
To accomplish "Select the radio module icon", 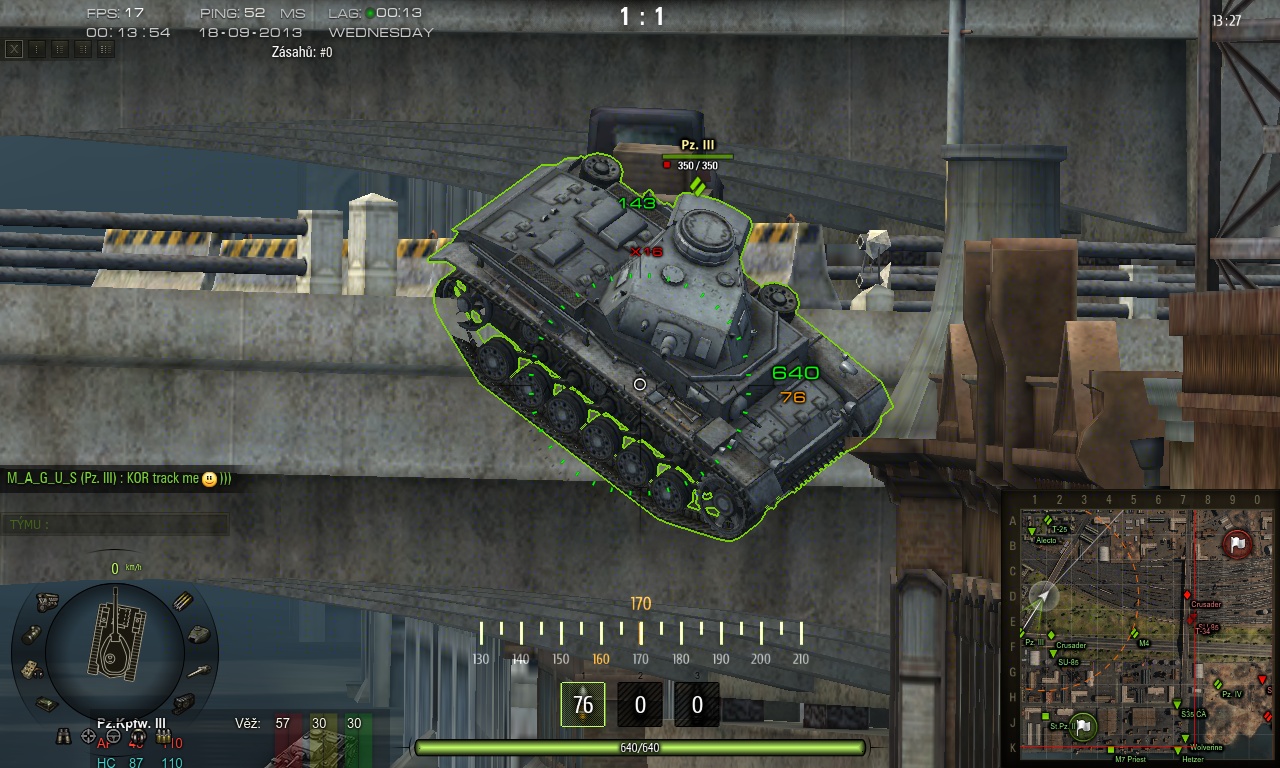I will coord(31,669).
